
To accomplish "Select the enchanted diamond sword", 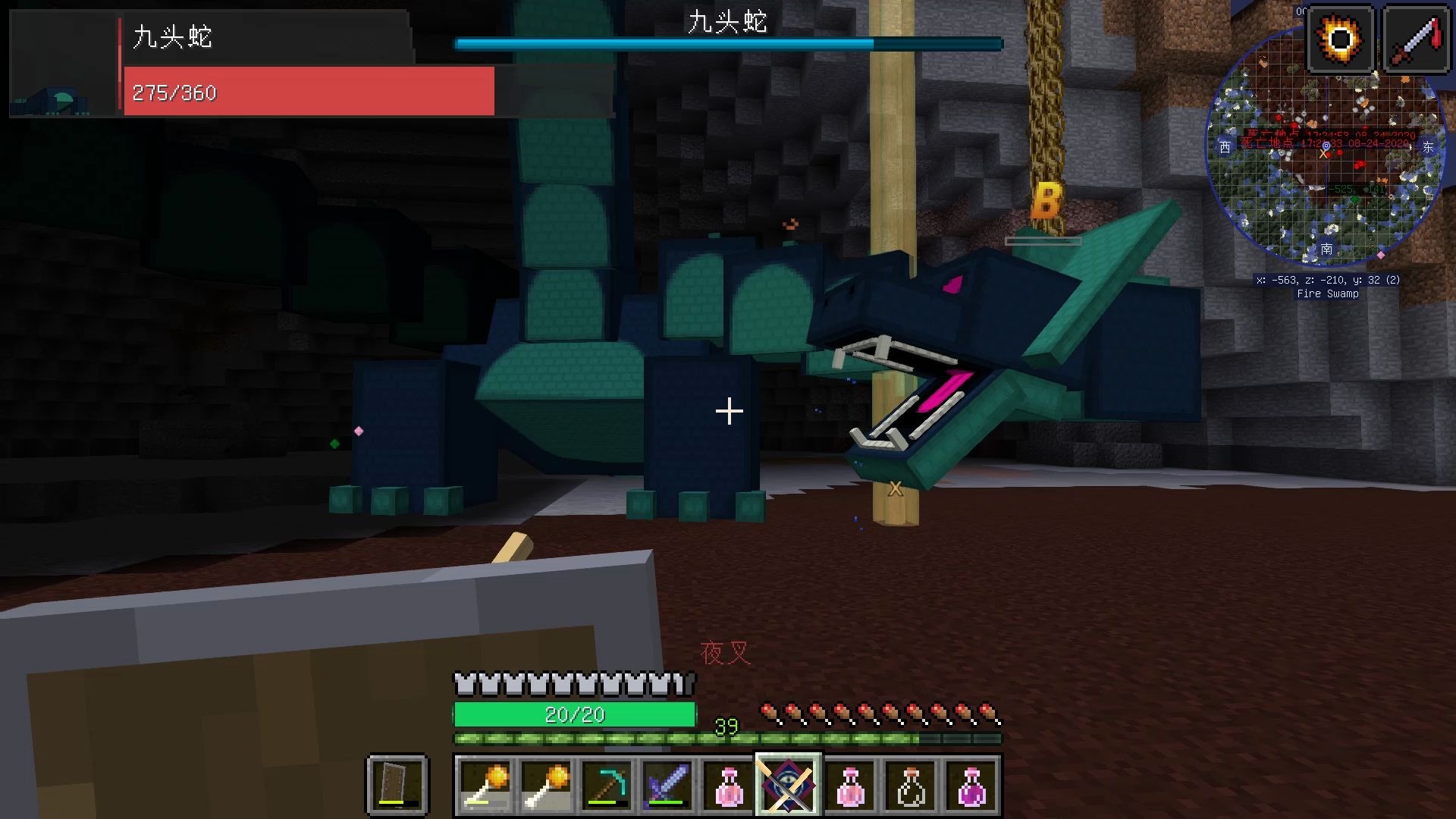I will pos(667,783).
